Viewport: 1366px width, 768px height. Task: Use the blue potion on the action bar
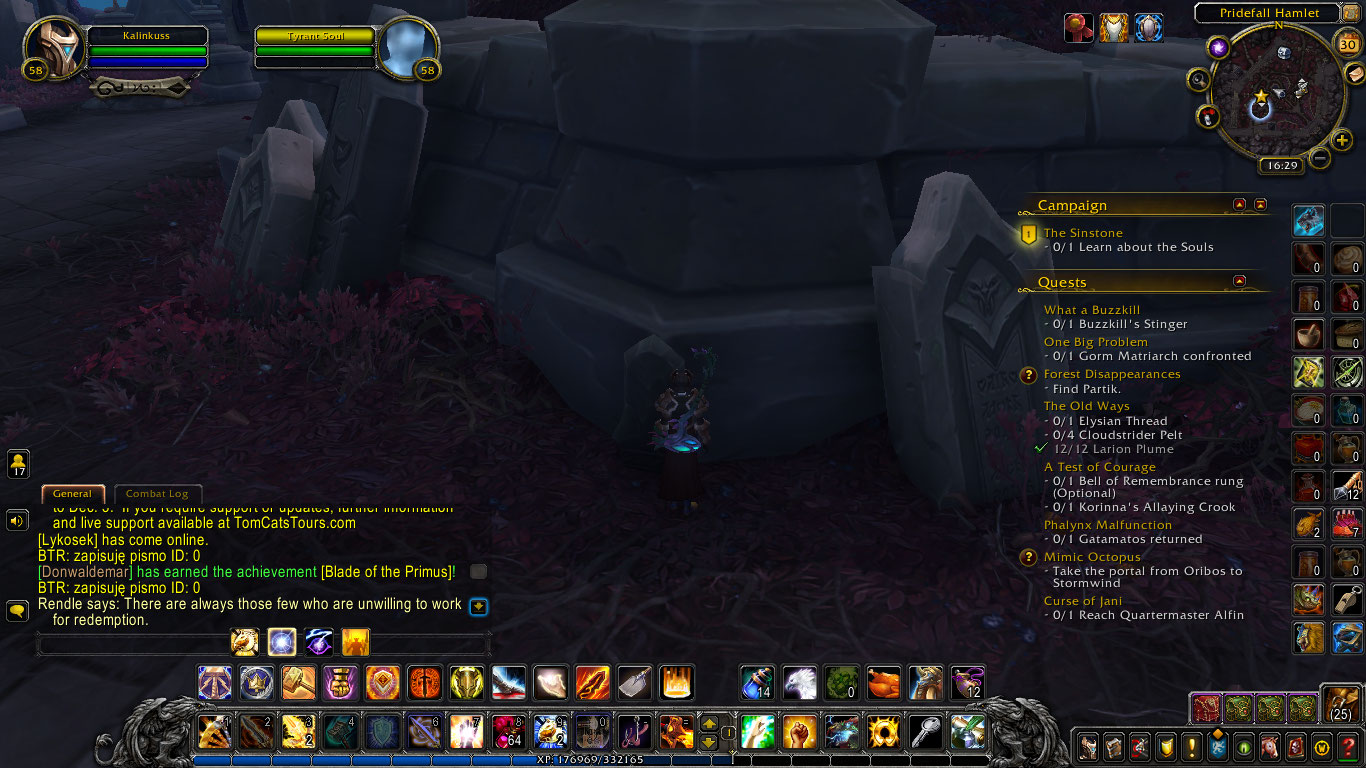(756, 683)
